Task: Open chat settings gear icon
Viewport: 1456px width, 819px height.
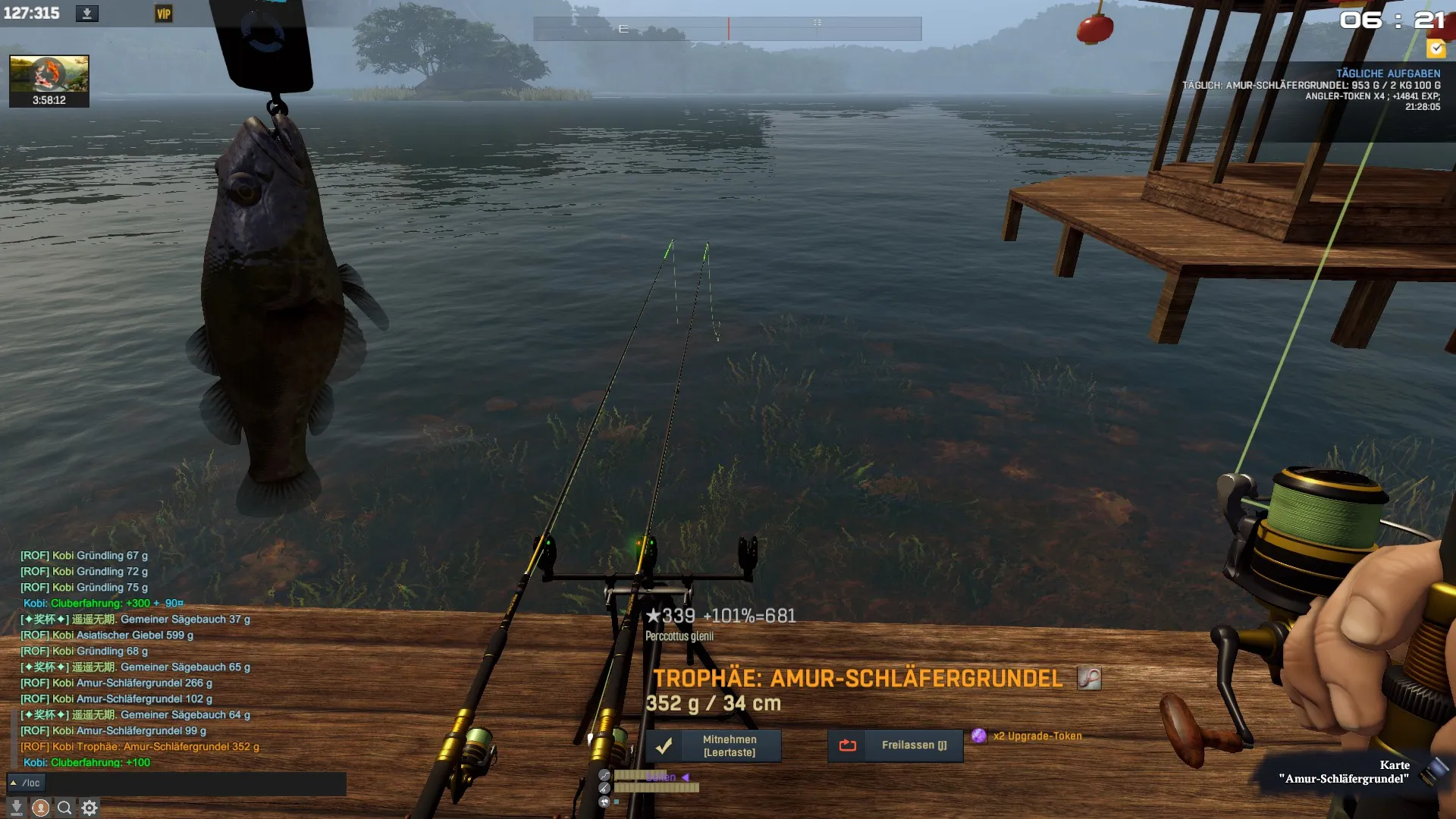Action: (89, 808)
